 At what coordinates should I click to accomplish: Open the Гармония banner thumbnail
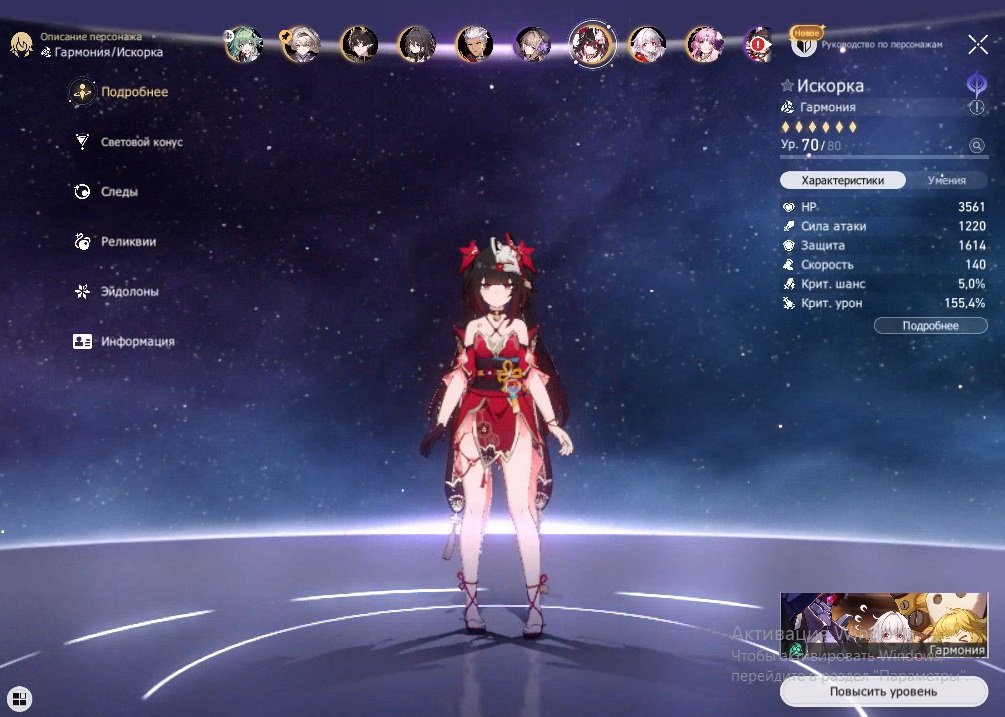click(x=883, y=626)
